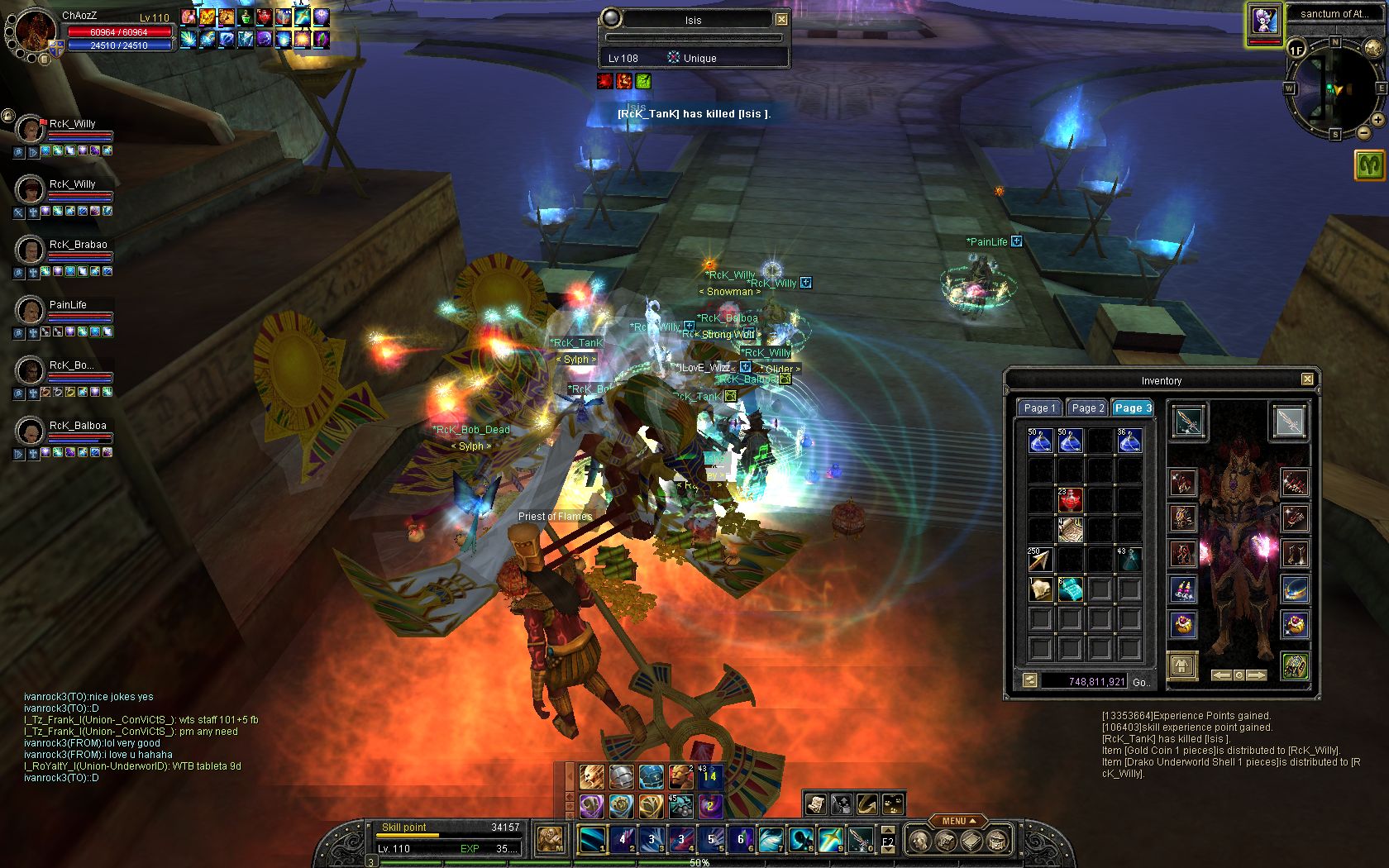
Task: Zoom out the minimap
Action: tap(1363, 132)
